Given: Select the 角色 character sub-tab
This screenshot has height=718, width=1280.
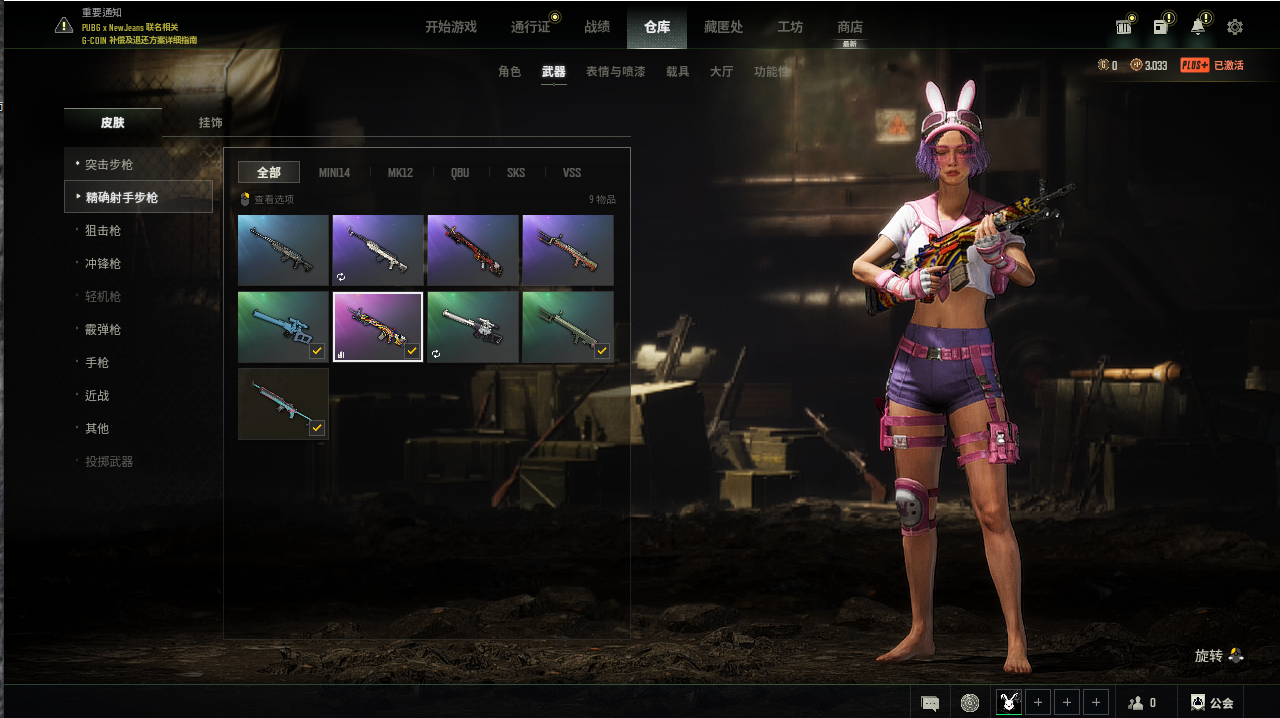Looking at the screenshot, I should [510, 72].
